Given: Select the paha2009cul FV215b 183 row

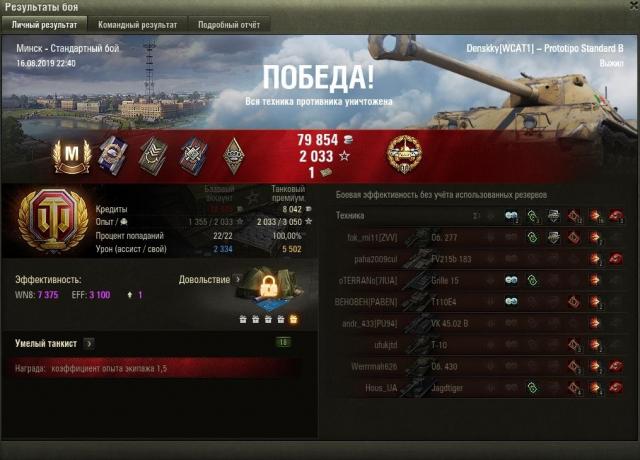Looking at the screenshot, I should 480,258.
